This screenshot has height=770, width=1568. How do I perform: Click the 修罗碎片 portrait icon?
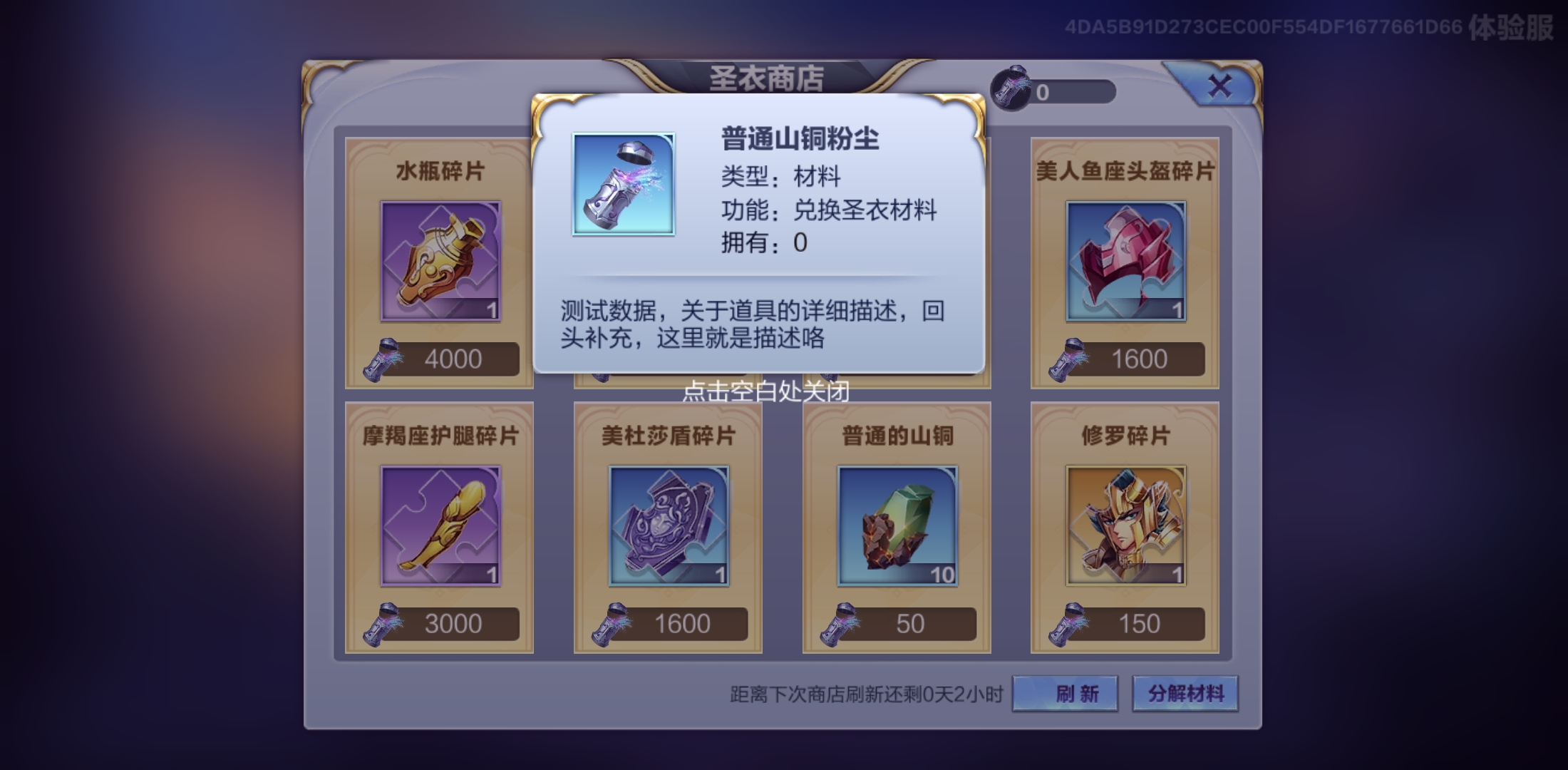[x=1125, y=524]
